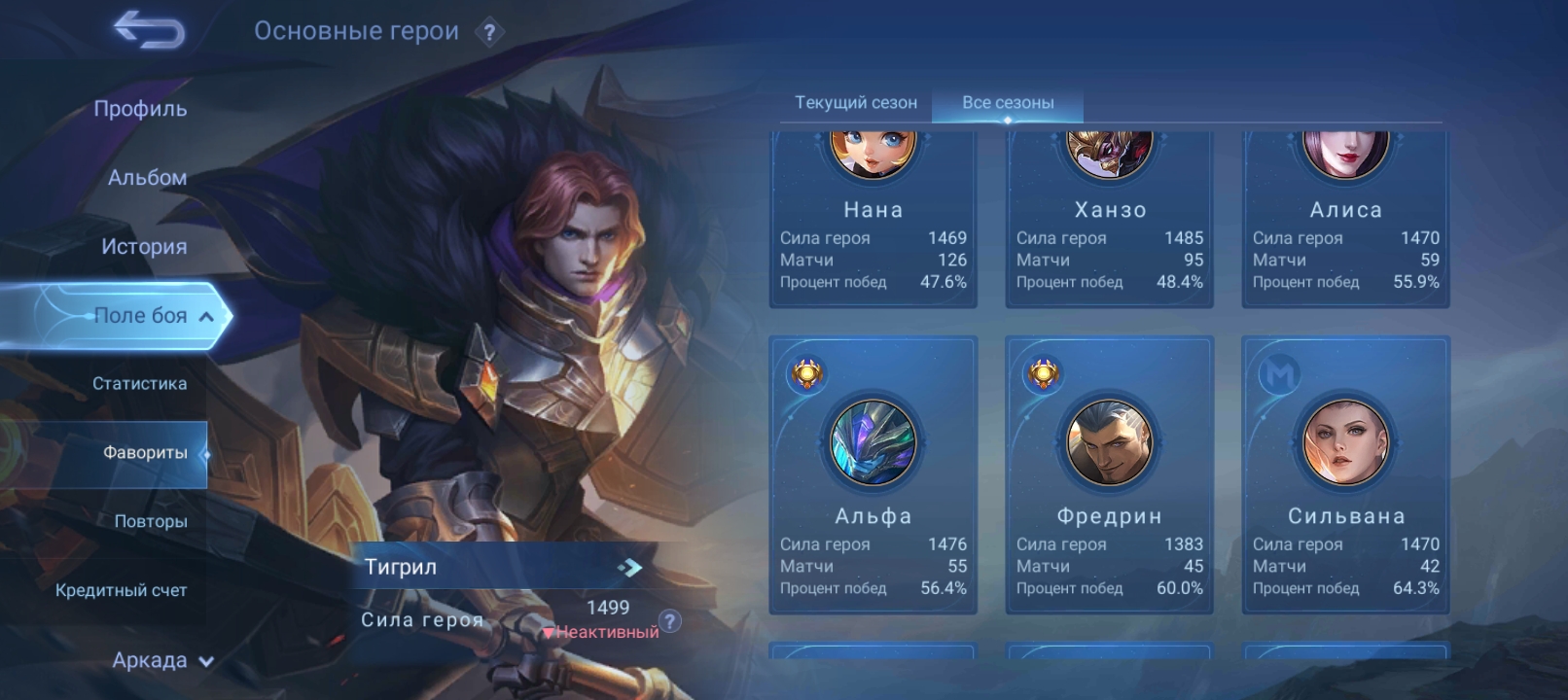Image resolution: width=1568 pixels, height=700 pixels.
Task: Open the help icon beside Основные герои
Action: pyautogui.click(x=489, y=33)
